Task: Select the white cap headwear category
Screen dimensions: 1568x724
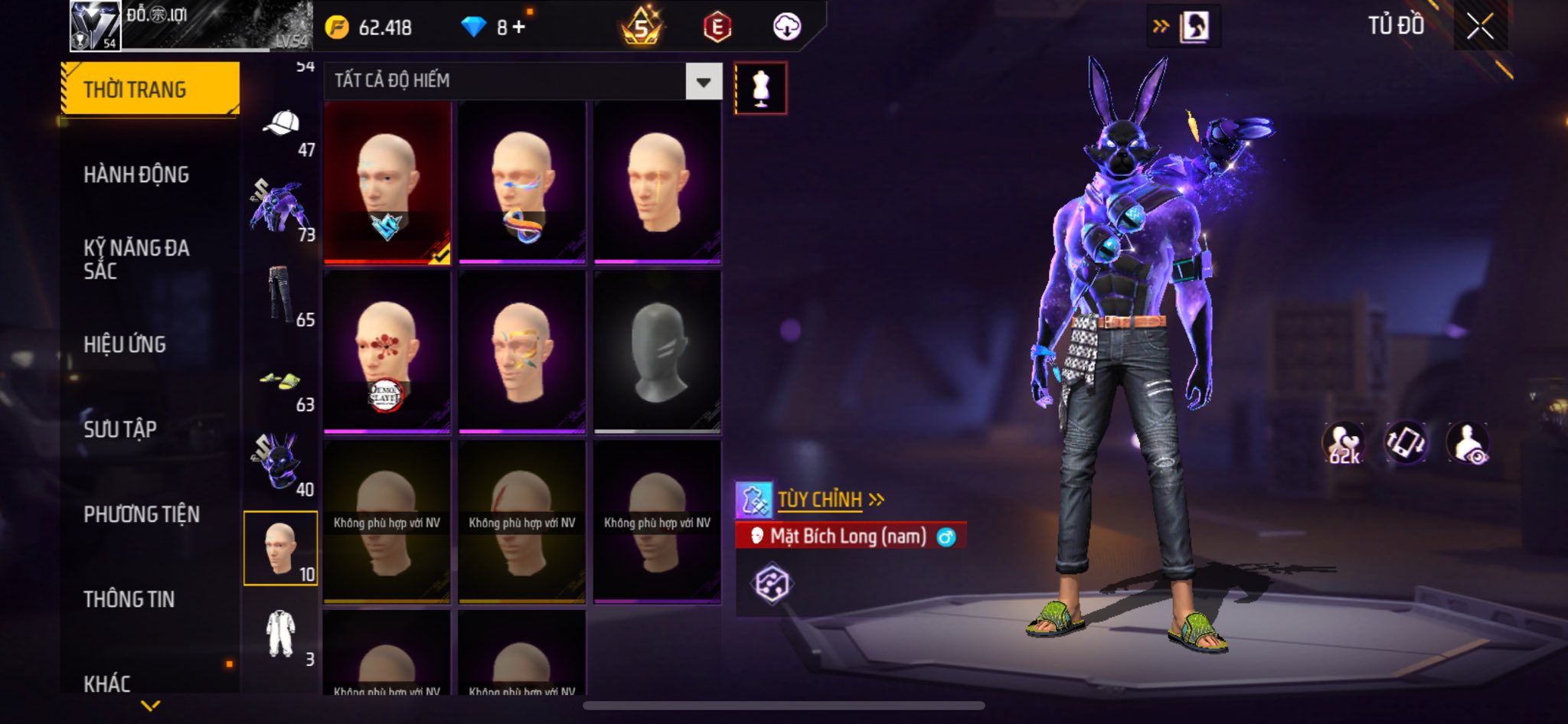Action: click(281, 124)
